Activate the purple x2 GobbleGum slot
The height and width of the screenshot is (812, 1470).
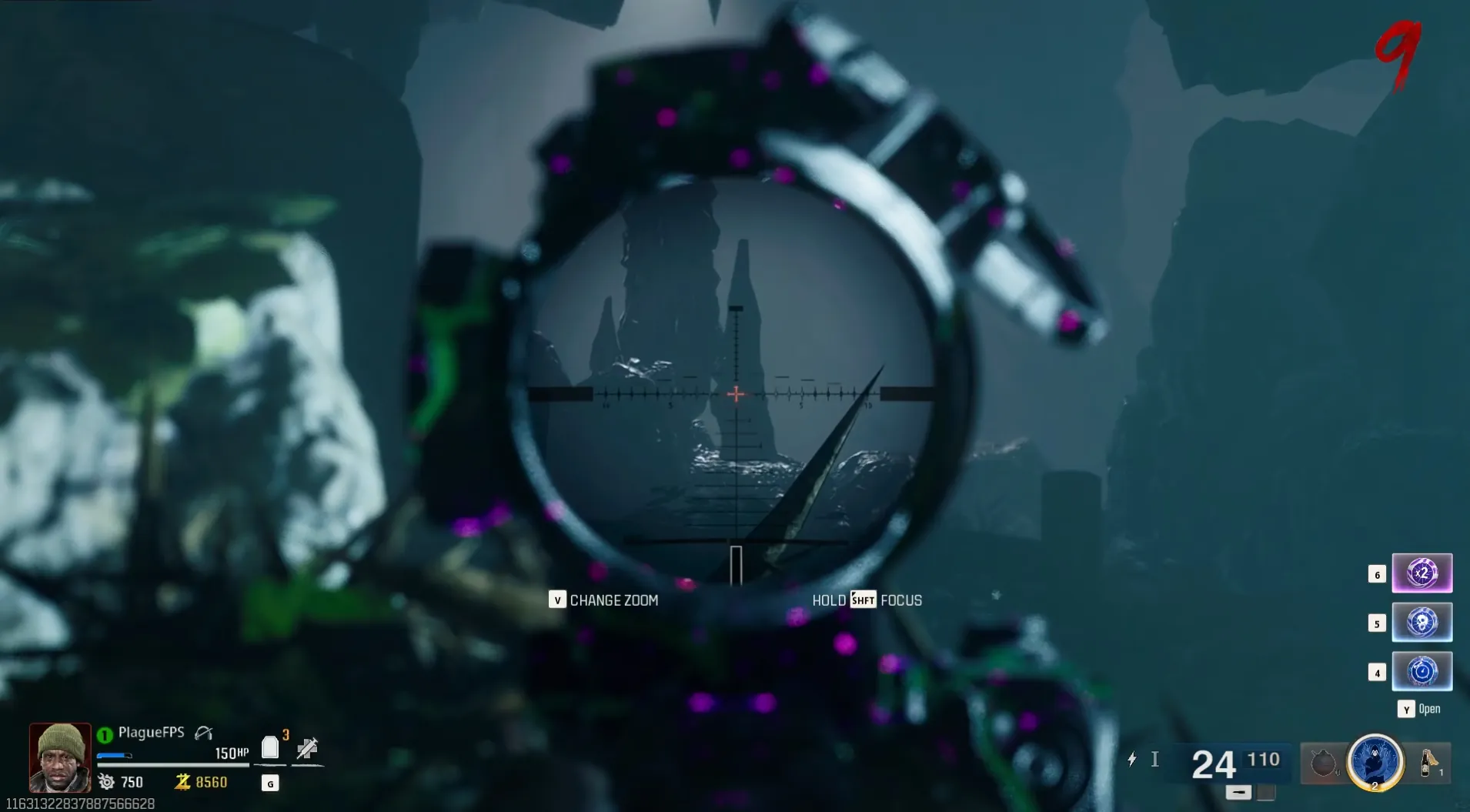pos(1422,573)
